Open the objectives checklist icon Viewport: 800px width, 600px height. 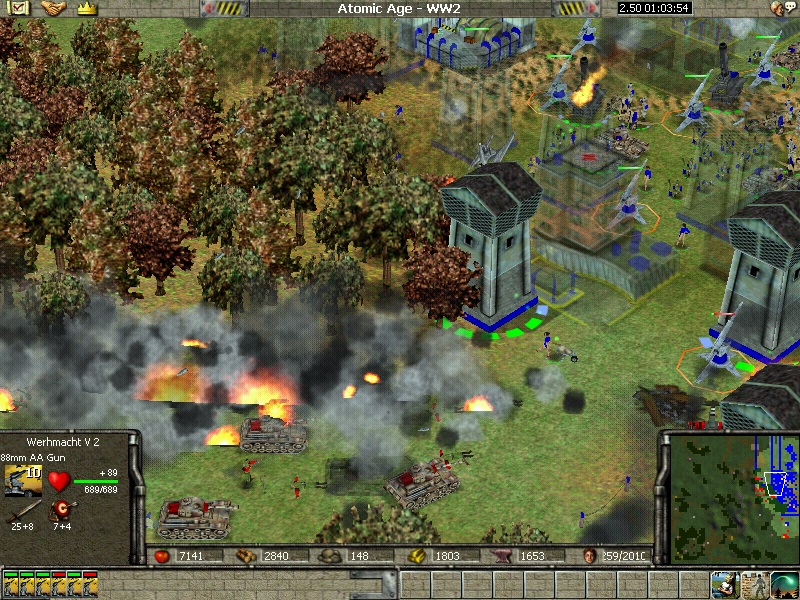click(19, 8)
